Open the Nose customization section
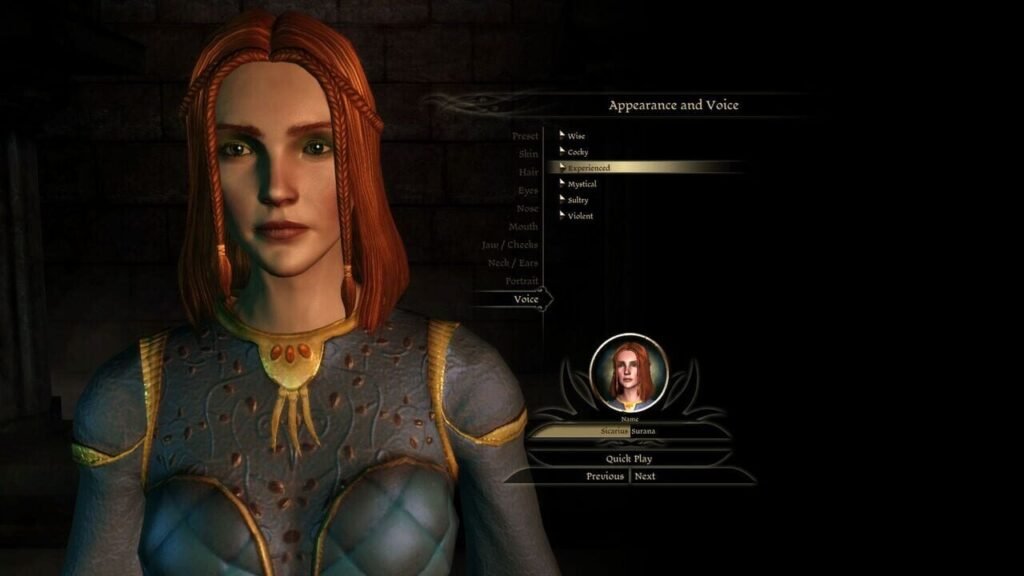The width and height of the screenshot is (1024, 576). tap(527, 208)
